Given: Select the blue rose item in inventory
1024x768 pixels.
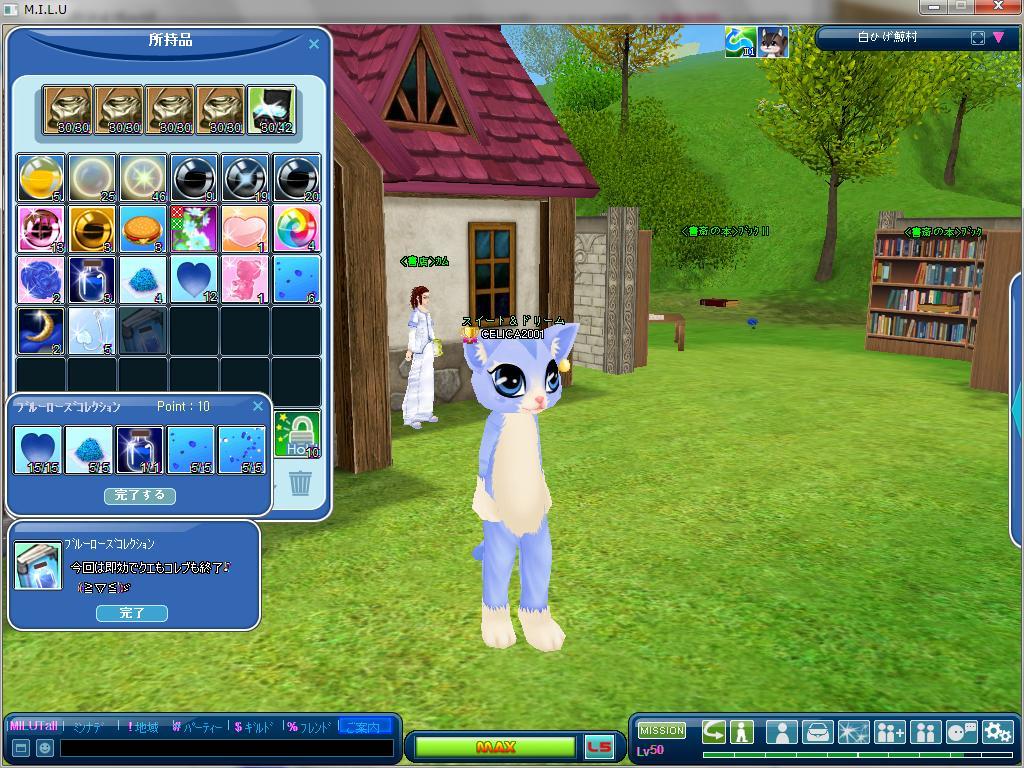Looking at the screenshot, I should point(41,280).
